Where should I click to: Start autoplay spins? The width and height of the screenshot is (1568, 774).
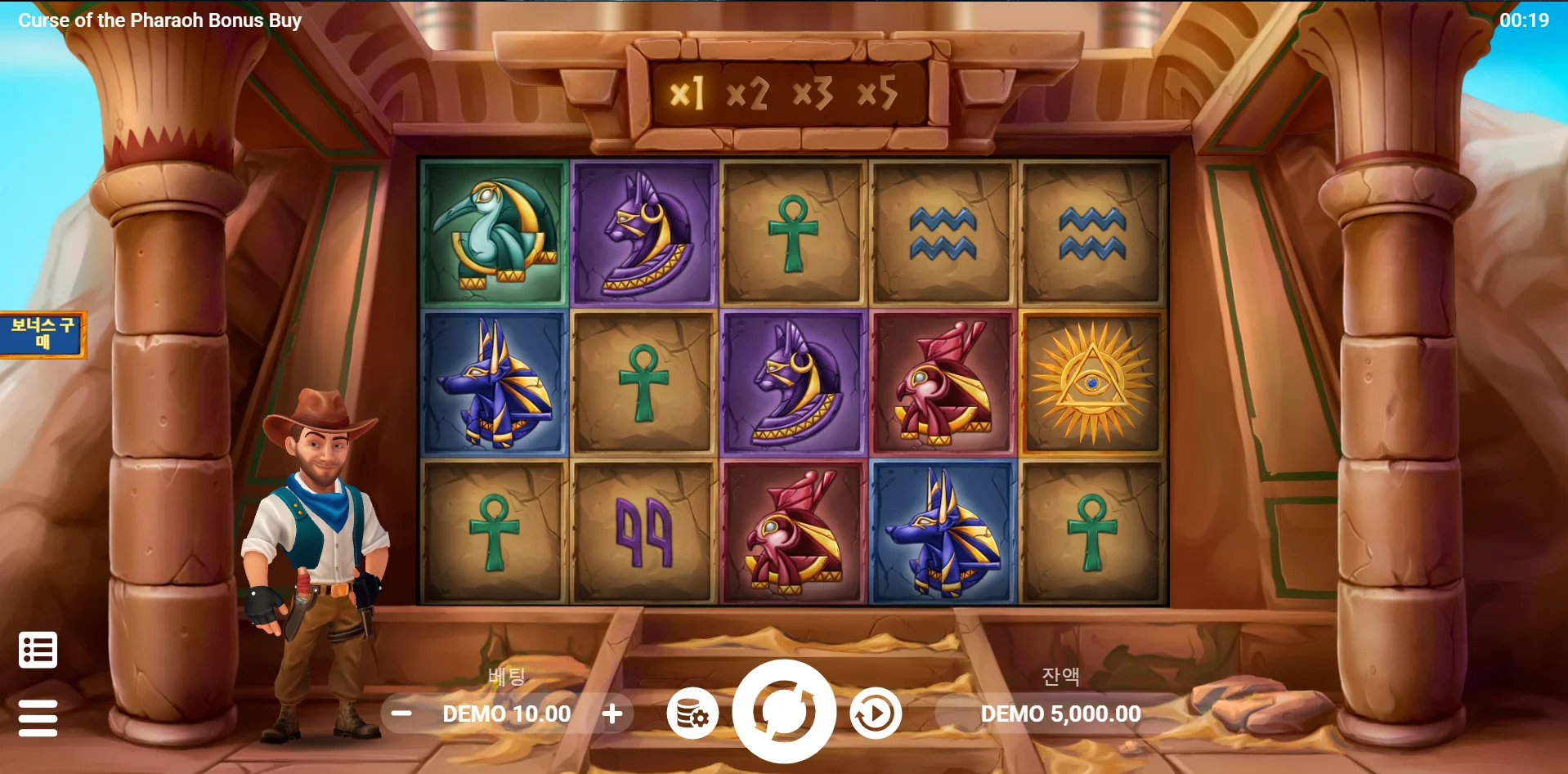876,714
